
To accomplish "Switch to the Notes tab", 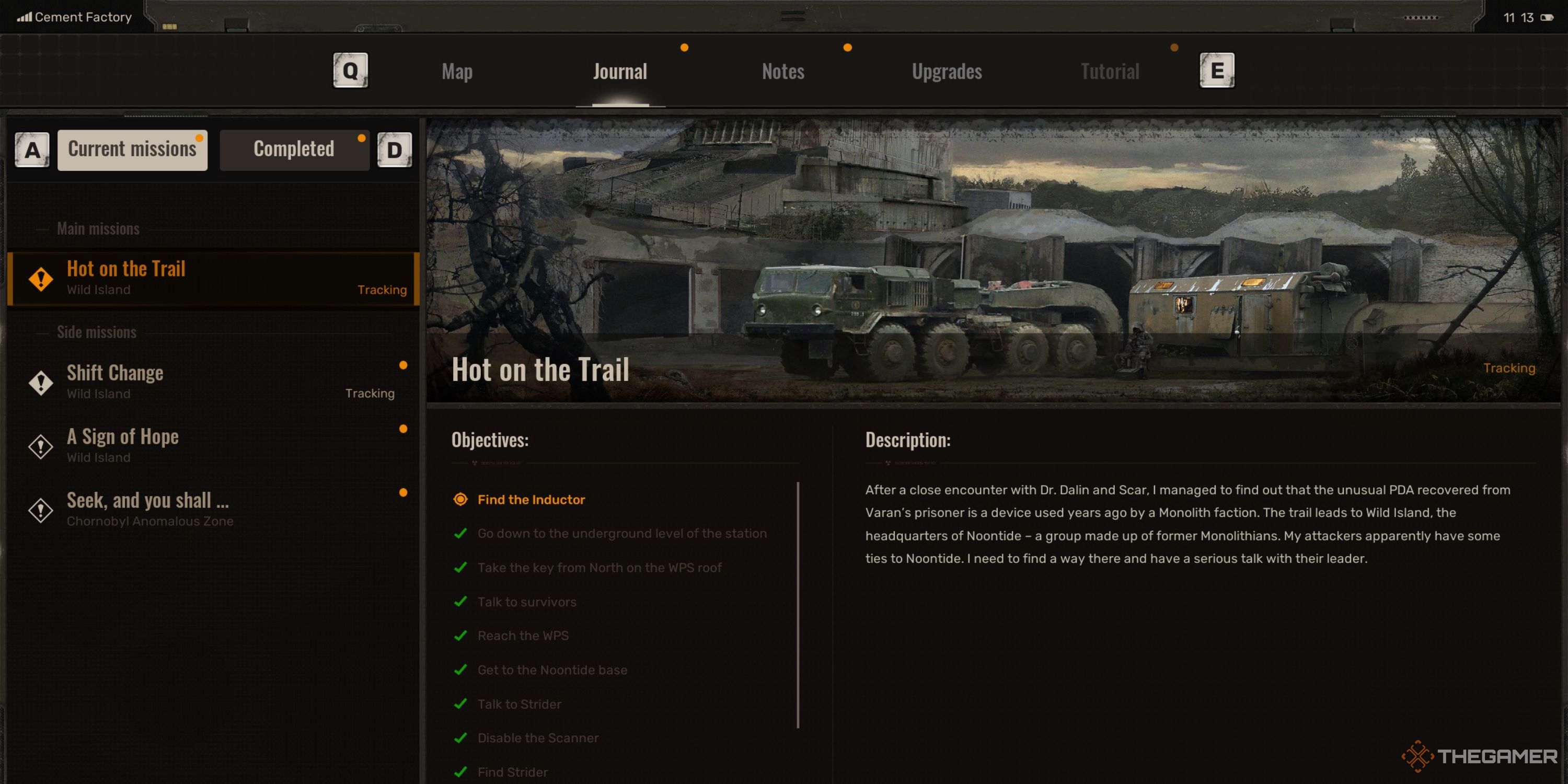I will [x=783, y=71].
